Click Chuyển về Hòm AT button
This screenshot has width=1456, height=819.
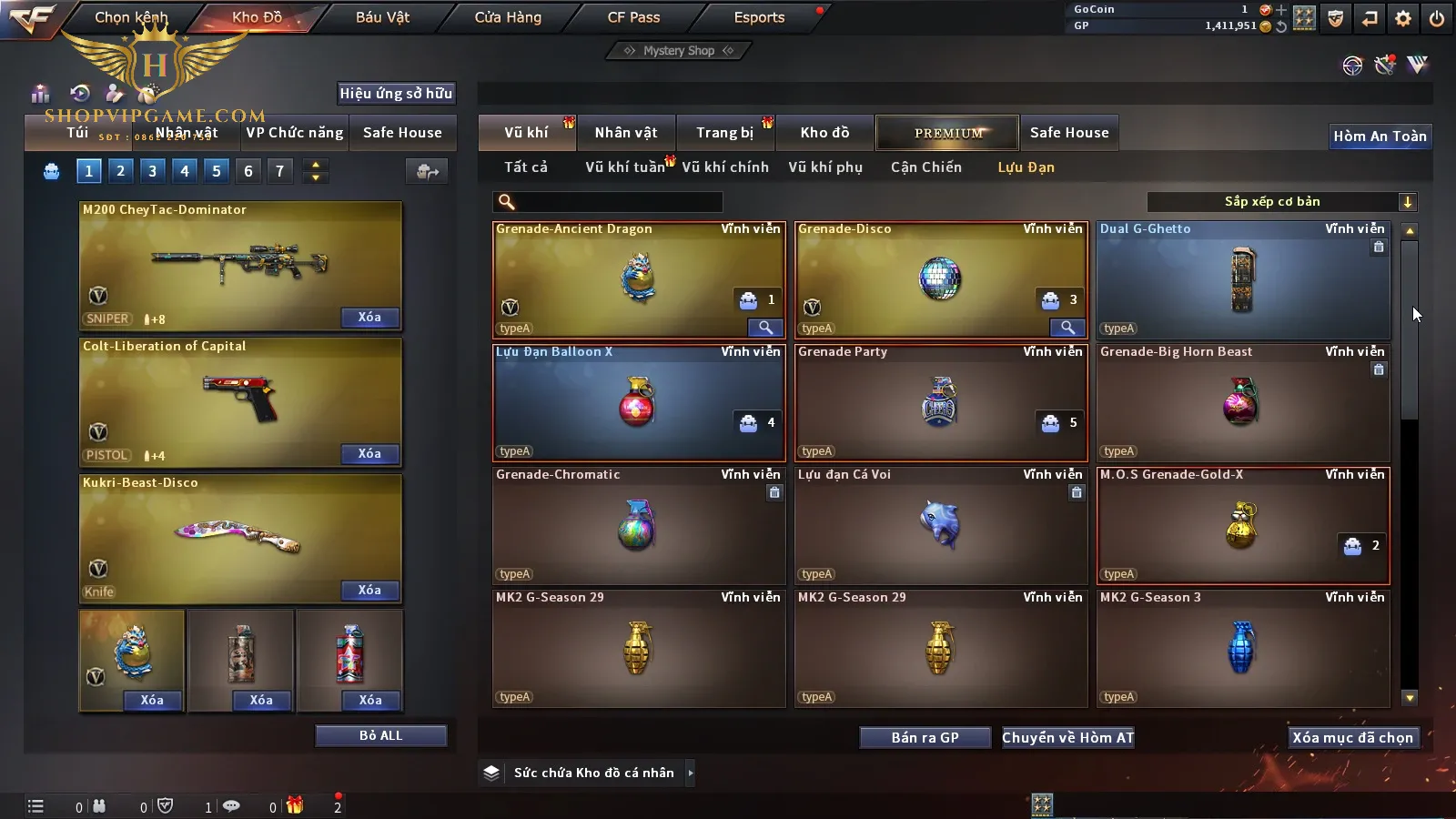pyautogui.click(x=1067, y=737)
